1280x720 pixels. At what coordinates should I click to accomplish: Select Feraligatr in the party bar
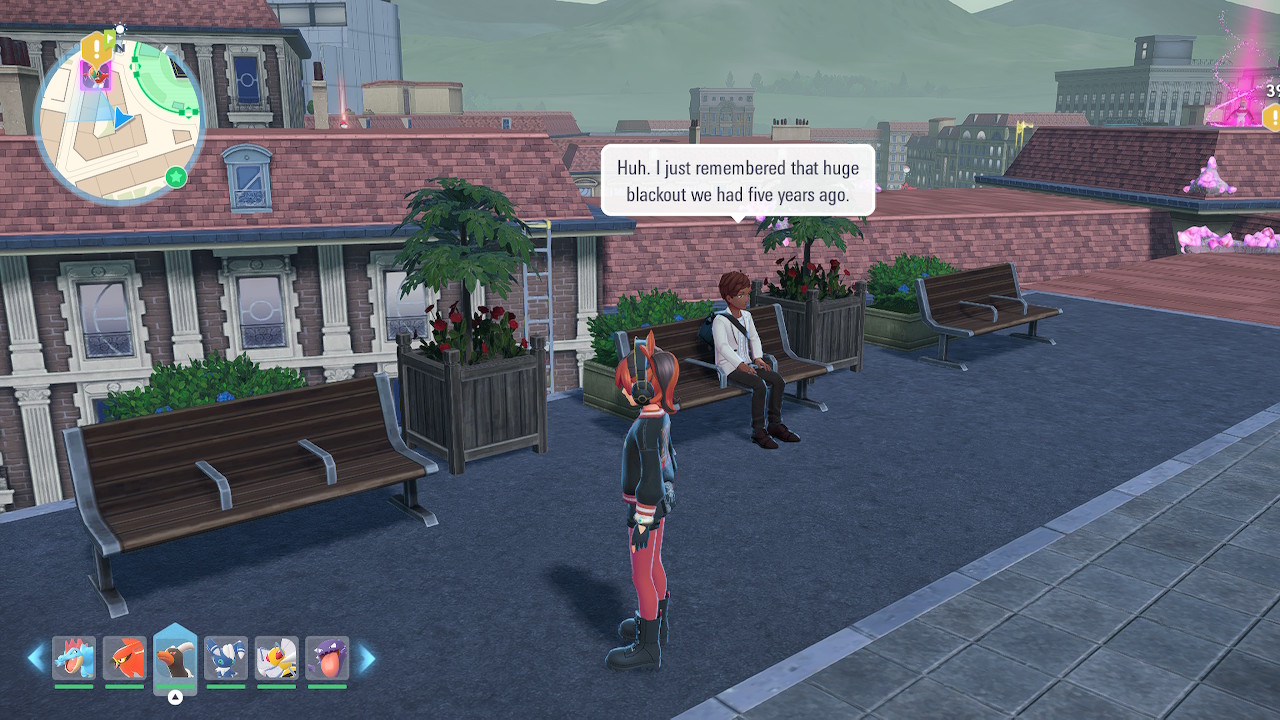74,658
